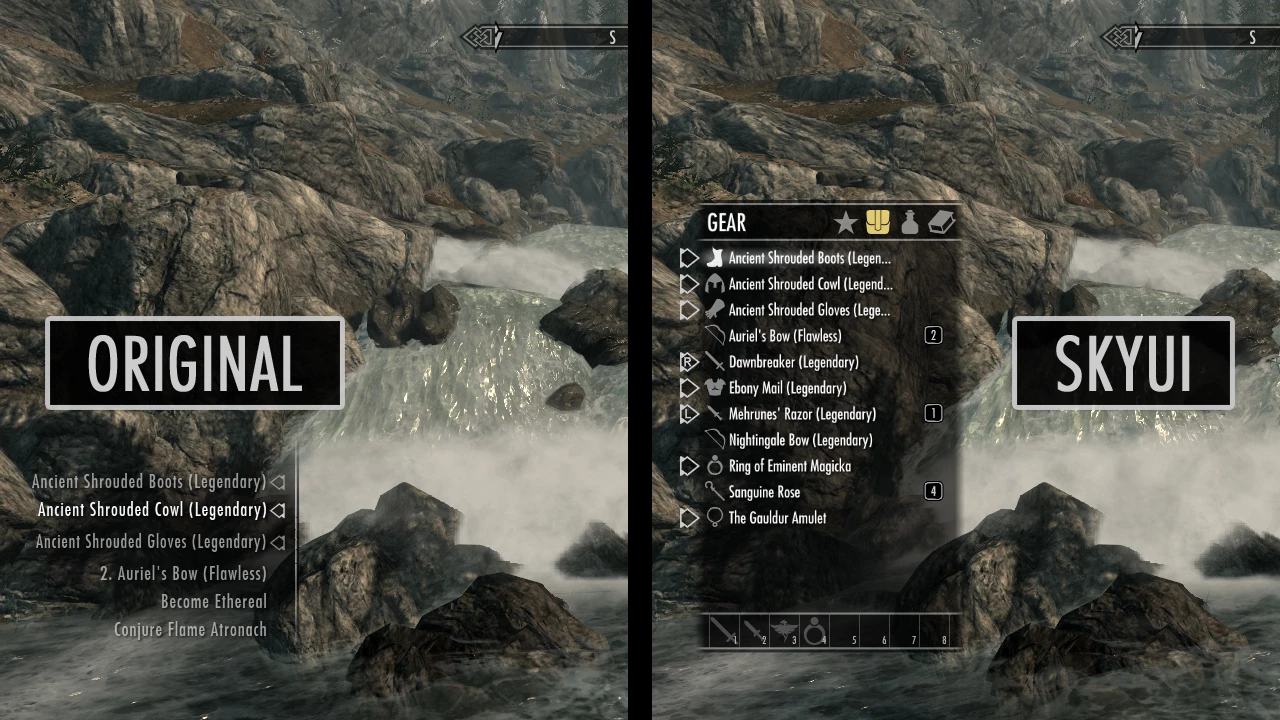This screenshot has height=720, width=1280.
Task: Click the arrow beside Ancient Shrouded Cowl (Legendary)
Action: point(277,509)
